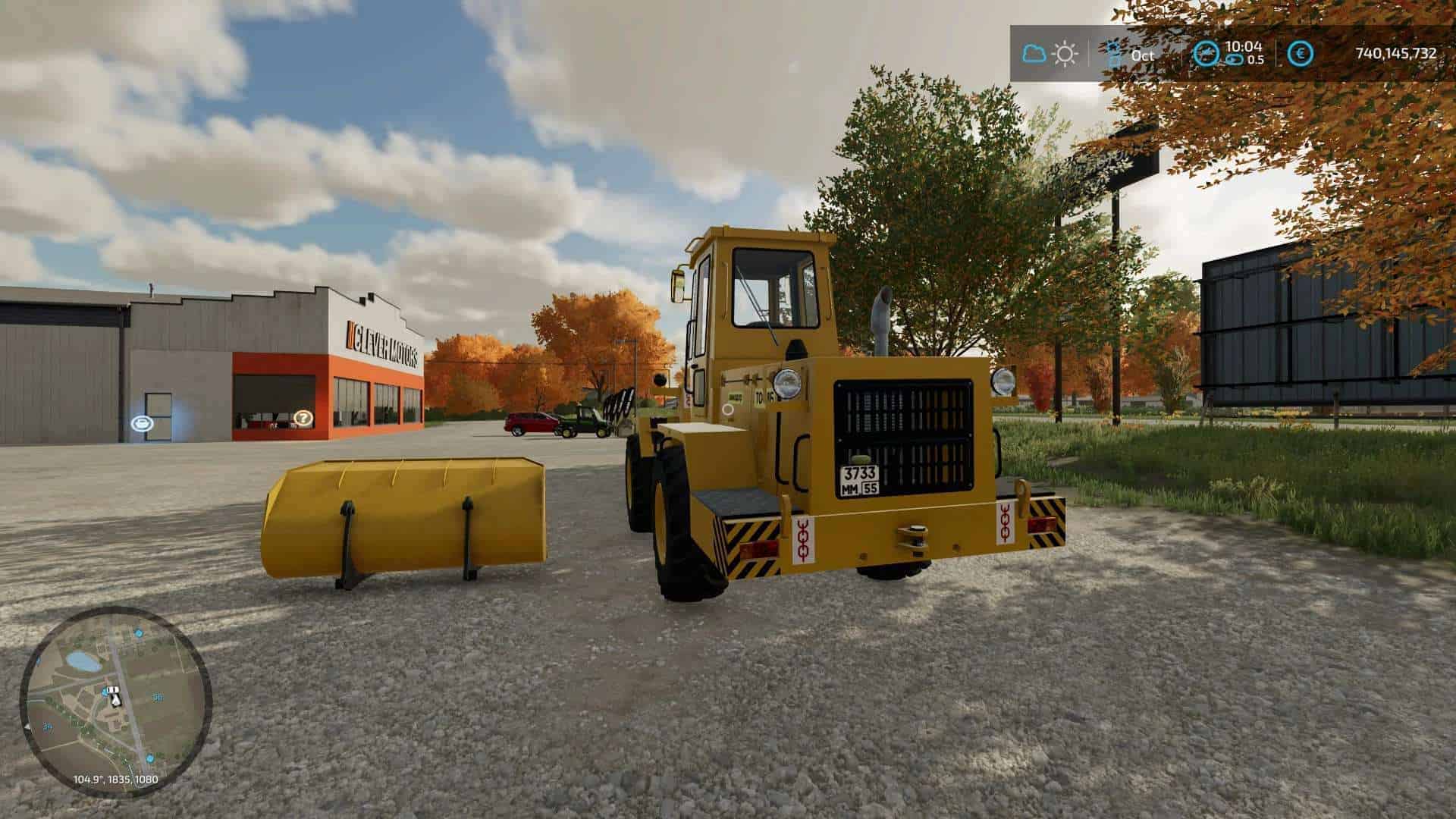
Task: Select the clock icon beside the time
Action: pos(1205,53)
